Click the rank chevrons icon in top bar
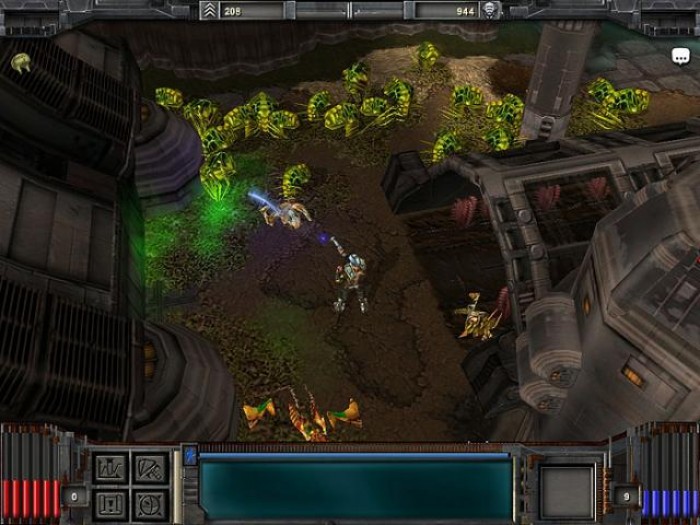The width and height of the screenshot is (700, 525). pos(208,10)
